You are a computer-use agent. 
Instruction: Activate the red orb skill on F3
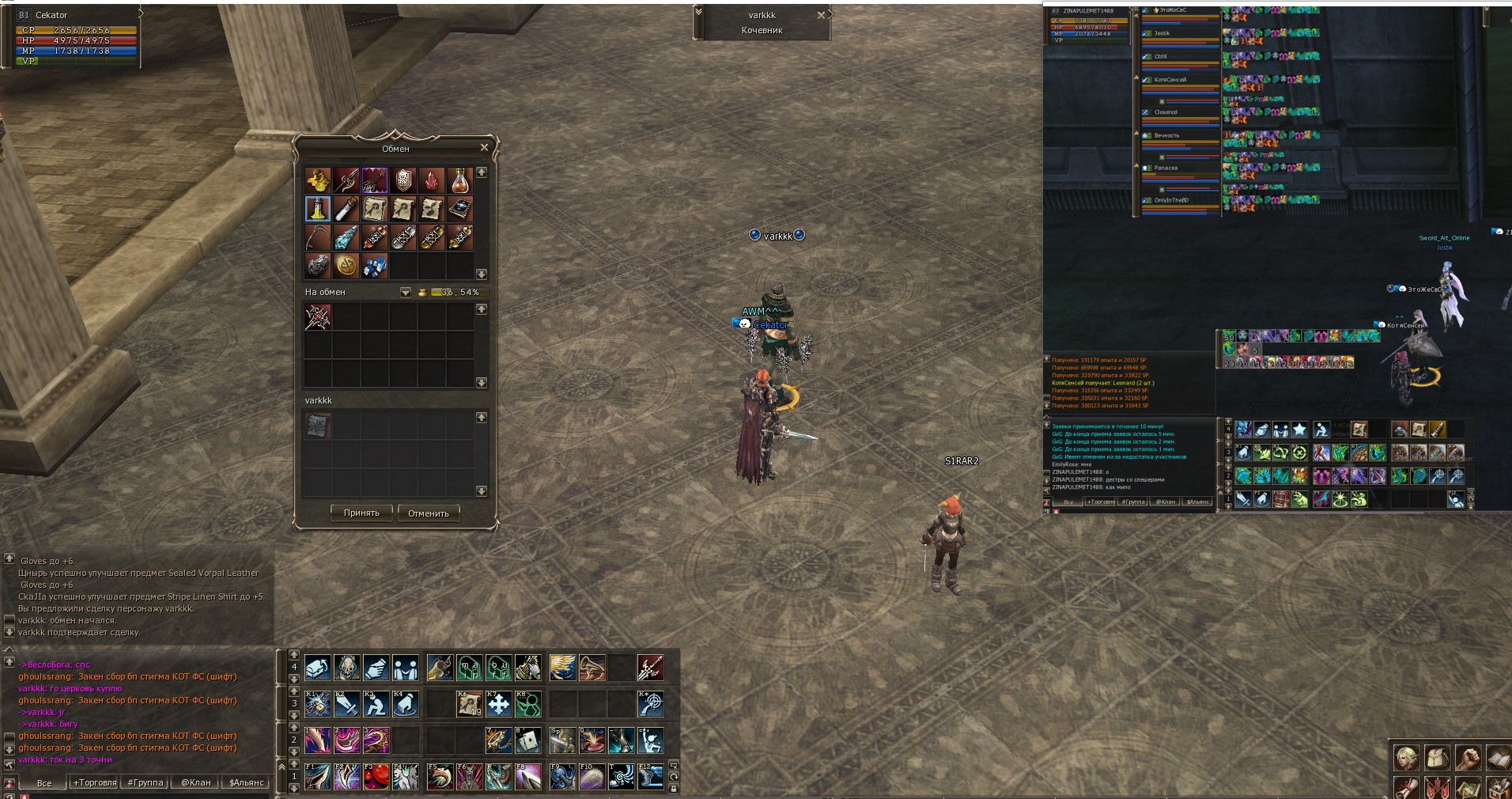point(376,777)
